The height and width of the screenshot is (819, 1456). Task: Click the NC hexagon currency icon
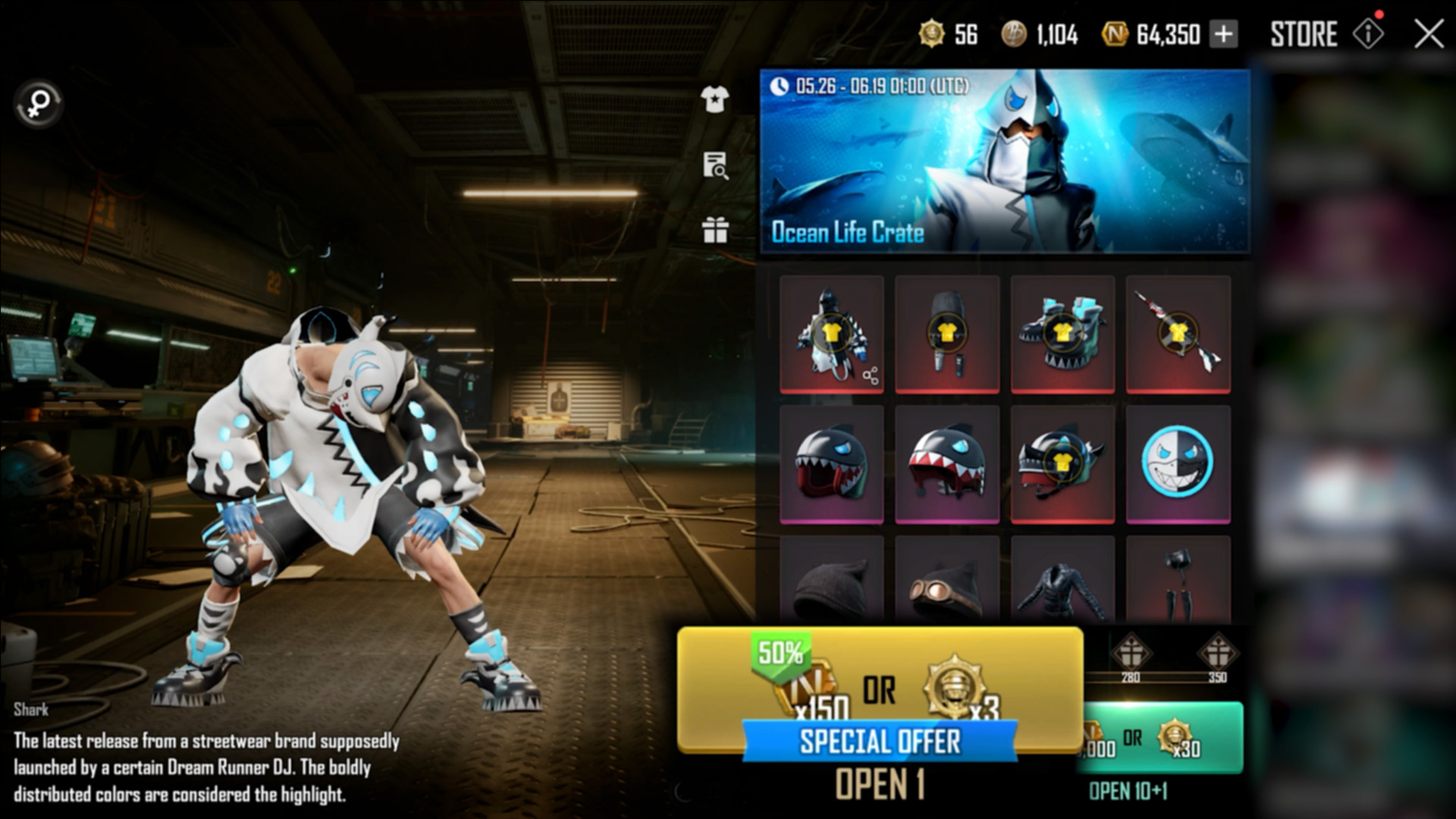[1115, 35]
